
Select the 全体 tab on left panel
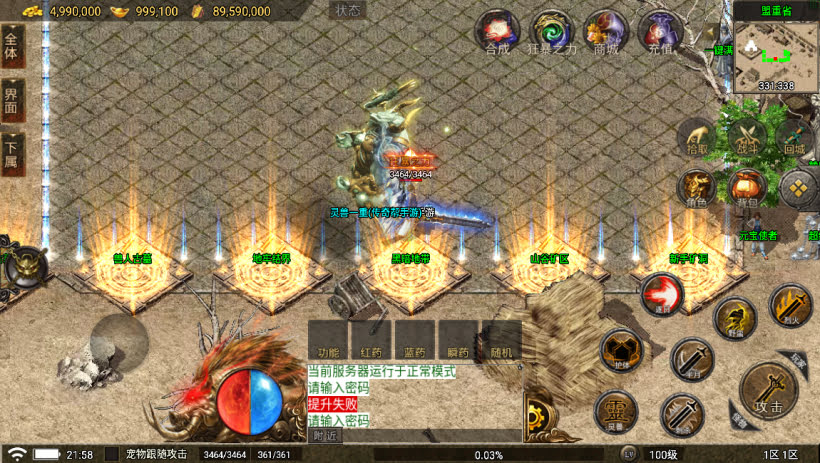coord(12,46)
